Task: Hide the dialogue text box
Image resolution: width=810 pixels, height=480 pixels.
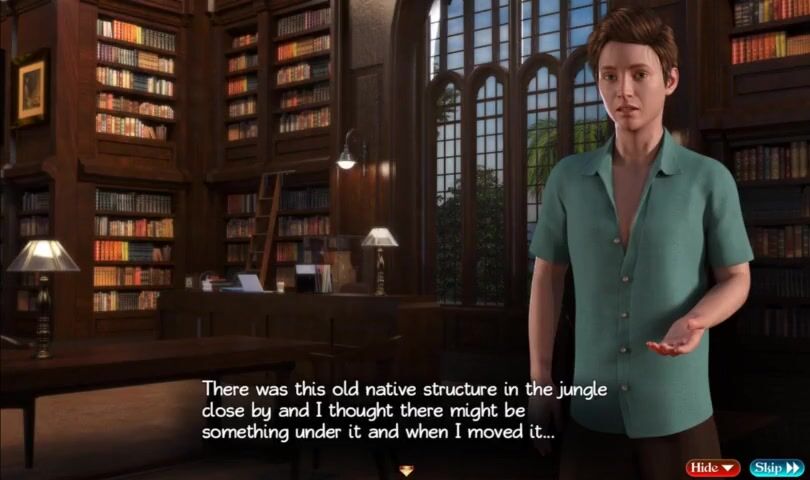Action: (712, 467)
